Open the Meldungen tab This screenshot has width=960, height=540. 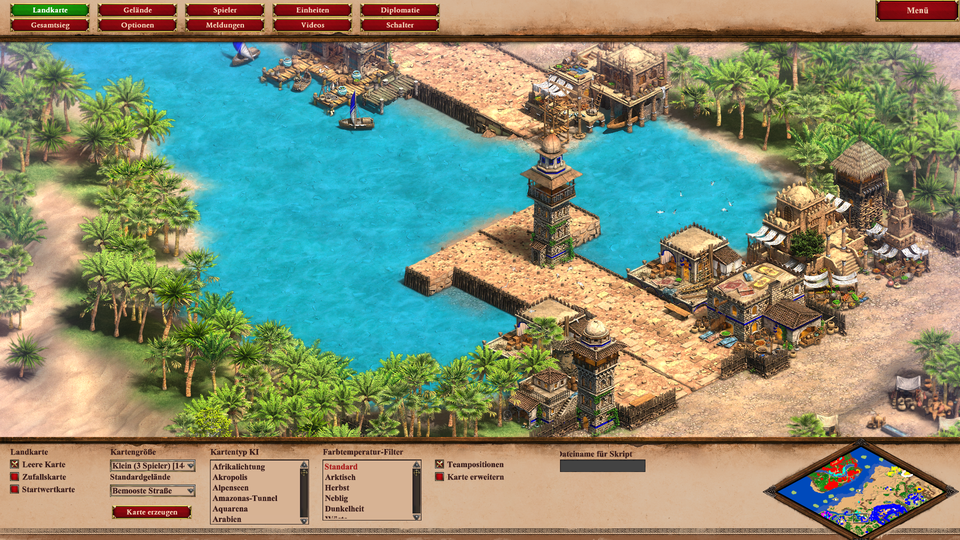click(x=225, y=24)
